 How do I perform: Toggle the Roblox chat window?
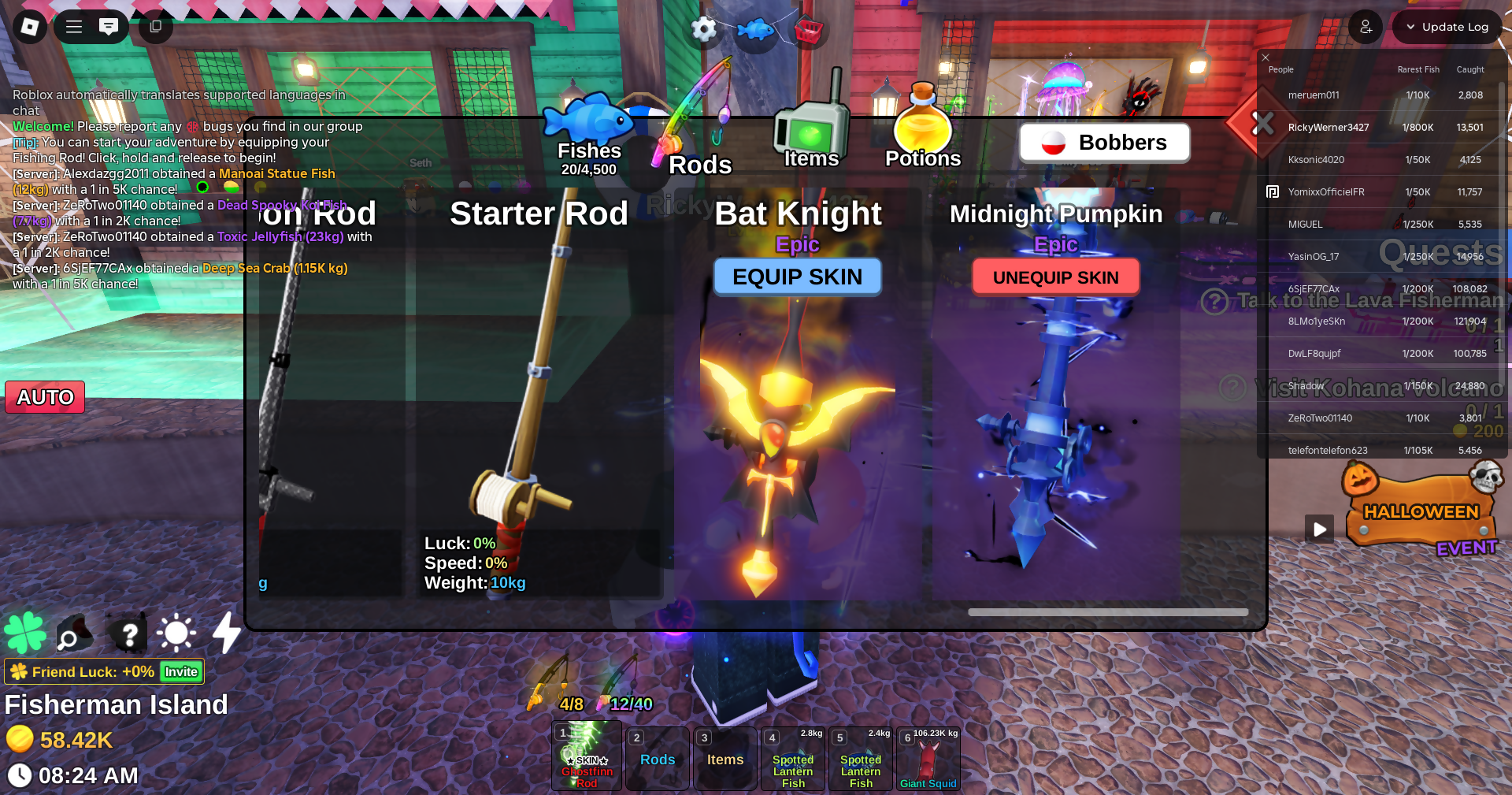click(109, 27)
